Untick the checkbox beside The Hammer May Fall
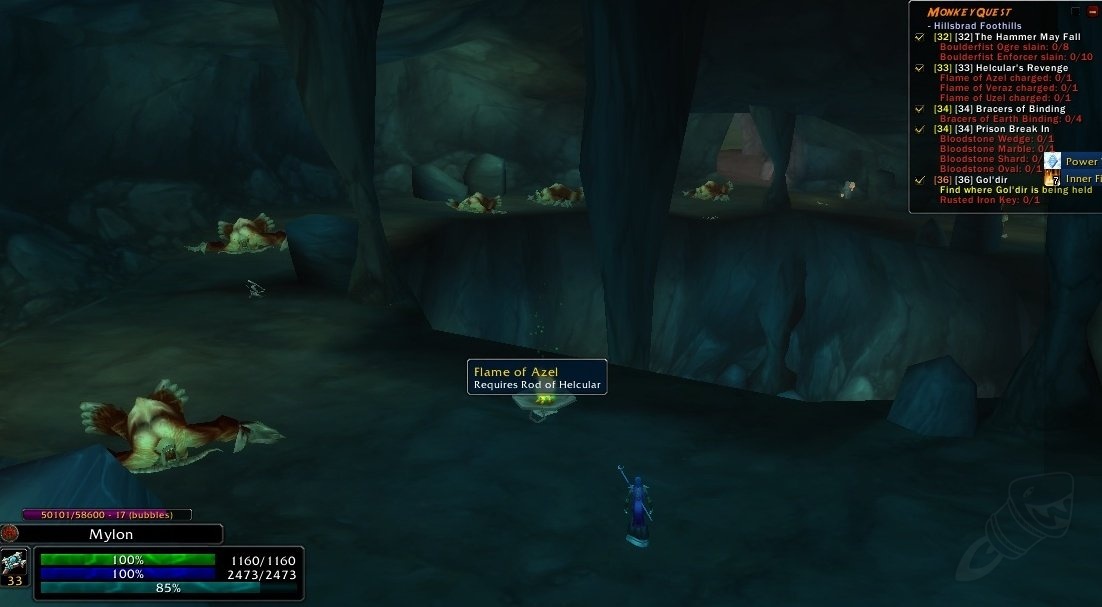 coord(919,37)
